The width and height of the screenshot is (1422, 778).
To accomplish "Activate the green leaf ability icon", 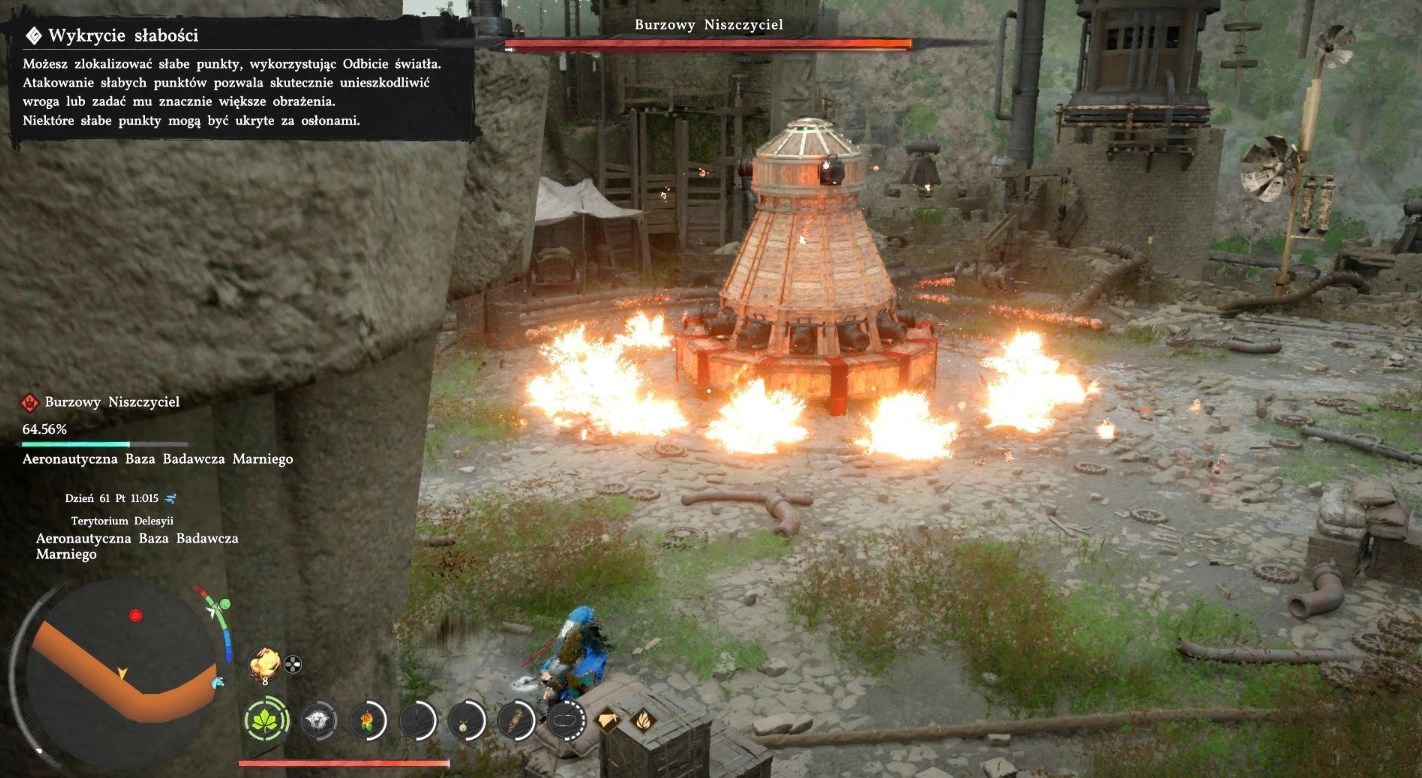I will point(266,720).
